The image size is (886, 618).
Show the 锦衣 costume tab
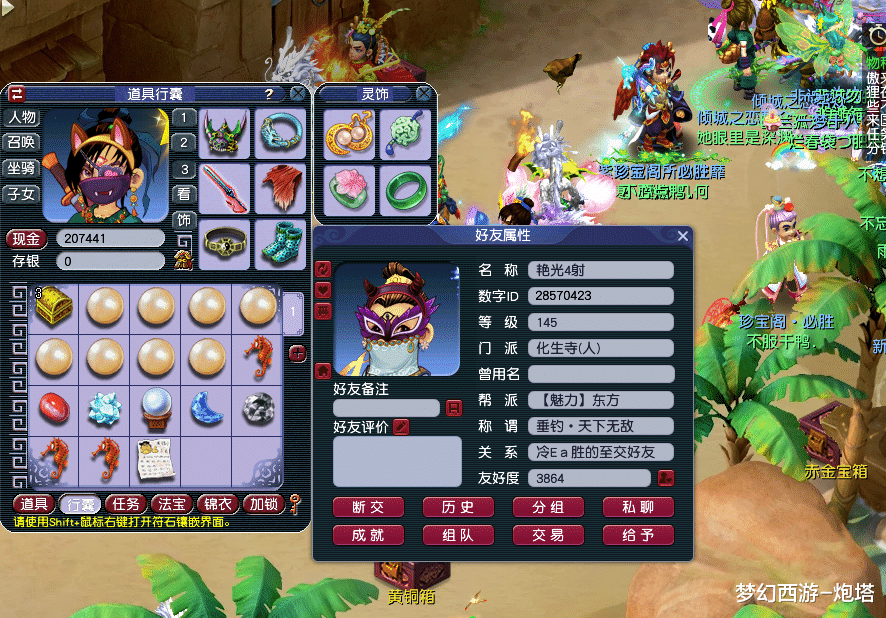[218, 504]
